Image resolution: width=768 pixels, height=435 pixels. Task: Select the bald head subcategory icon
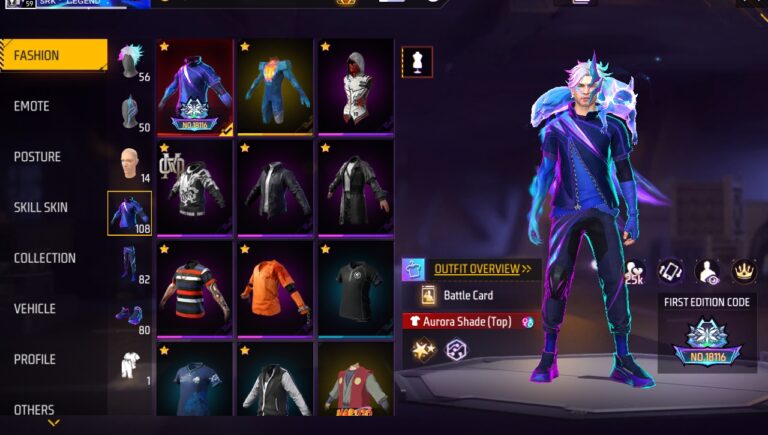click(129, 163)
